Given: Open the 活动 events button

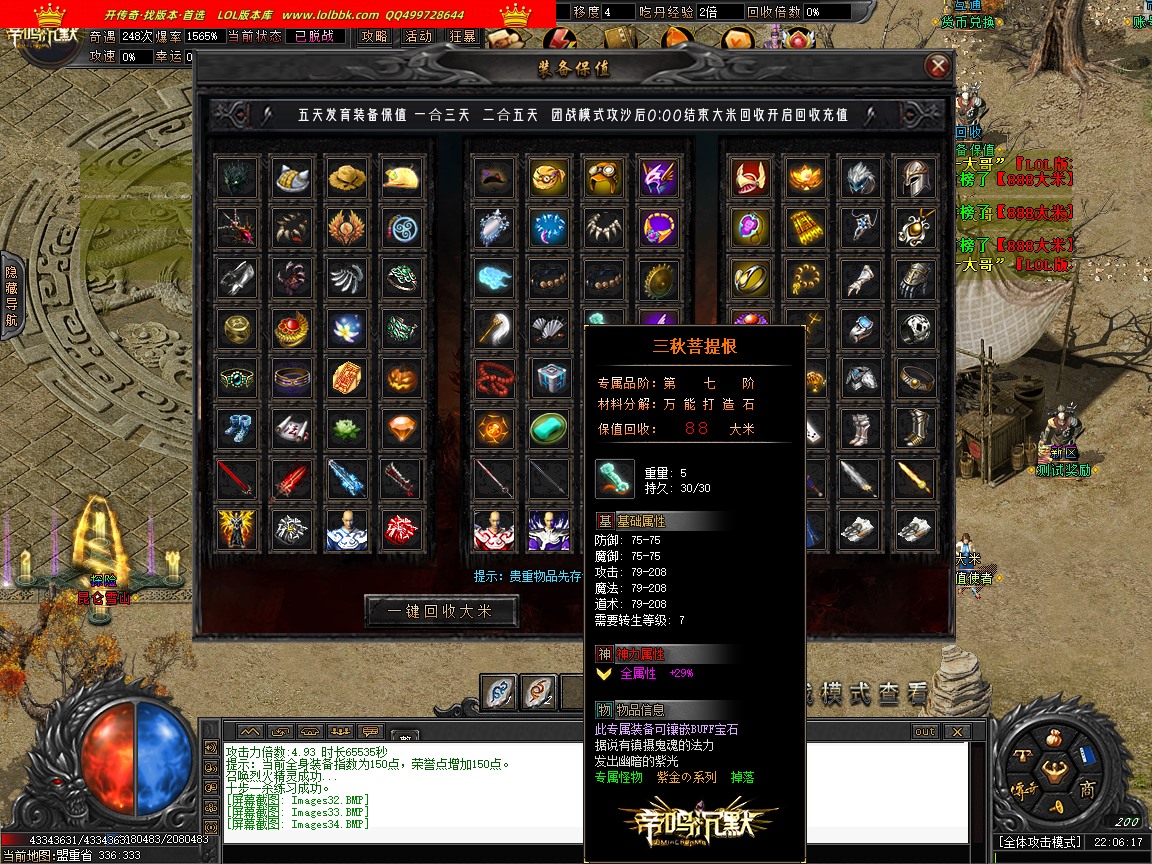Looking at the screenshot, I should click(x=418, y=36).
